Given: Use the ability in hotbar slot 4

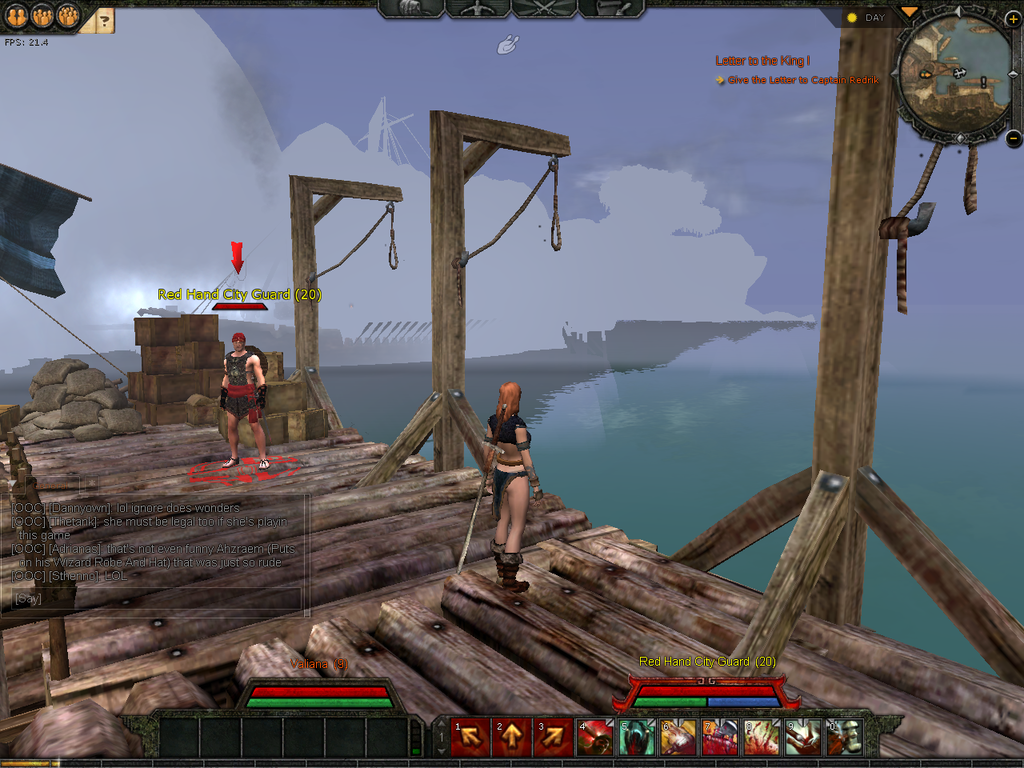Looking at the screenshot, I should point(595,738).
